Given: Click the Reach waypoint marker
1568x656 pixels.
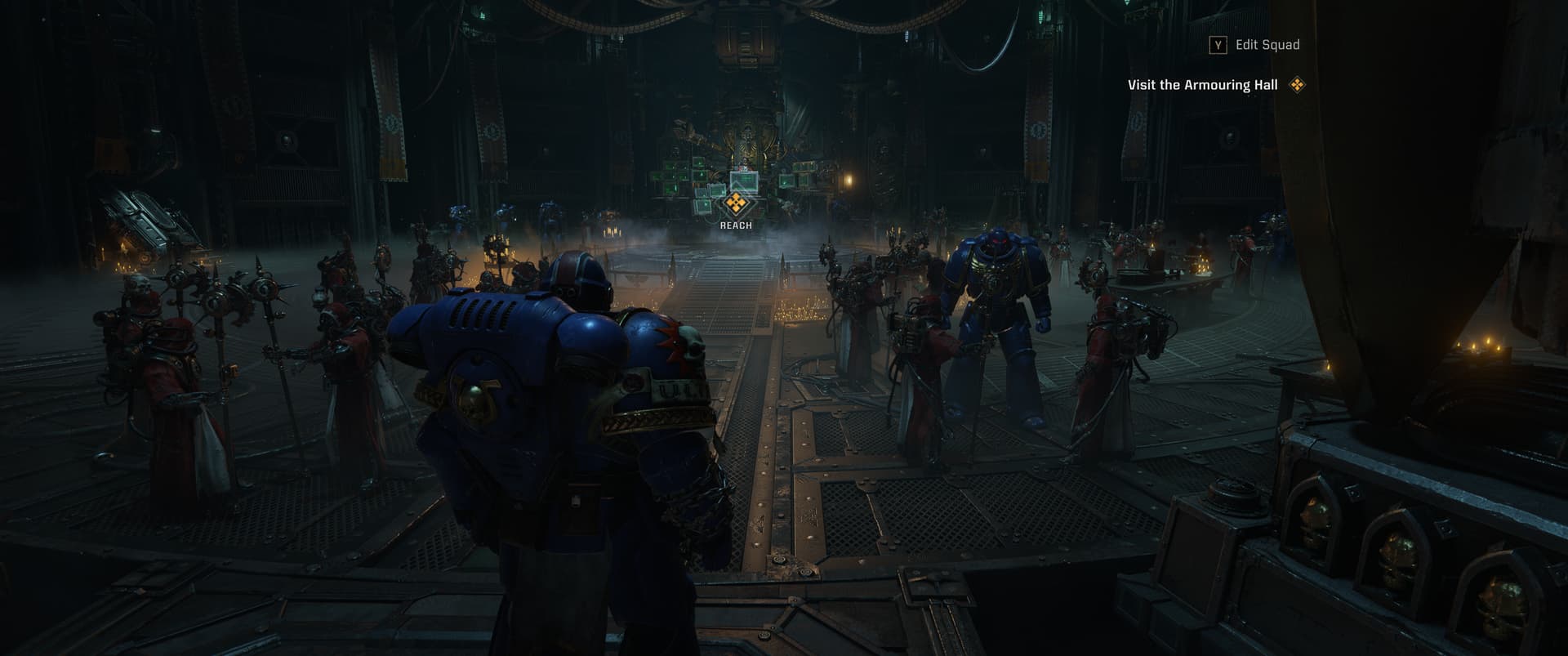Looking at the screenshot, I should pyautogui.click(x=736, y=203).
